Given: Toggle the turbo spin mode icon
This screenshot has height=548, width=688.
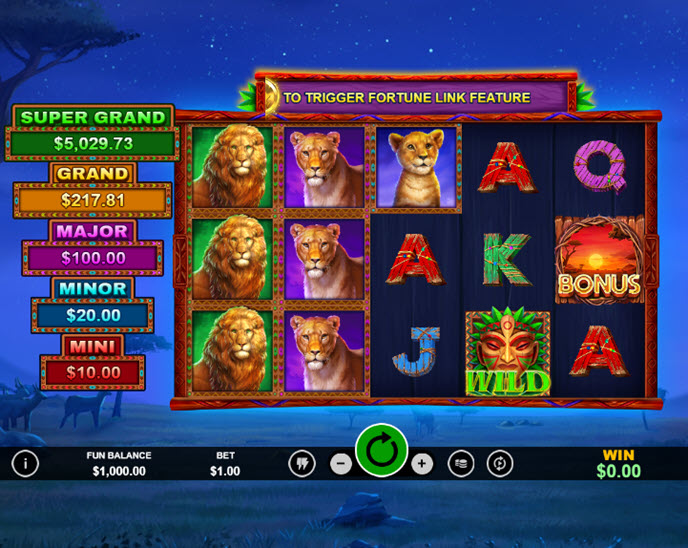Looking at the screenshot, I should pyautogui.click(x=301, y=464).
